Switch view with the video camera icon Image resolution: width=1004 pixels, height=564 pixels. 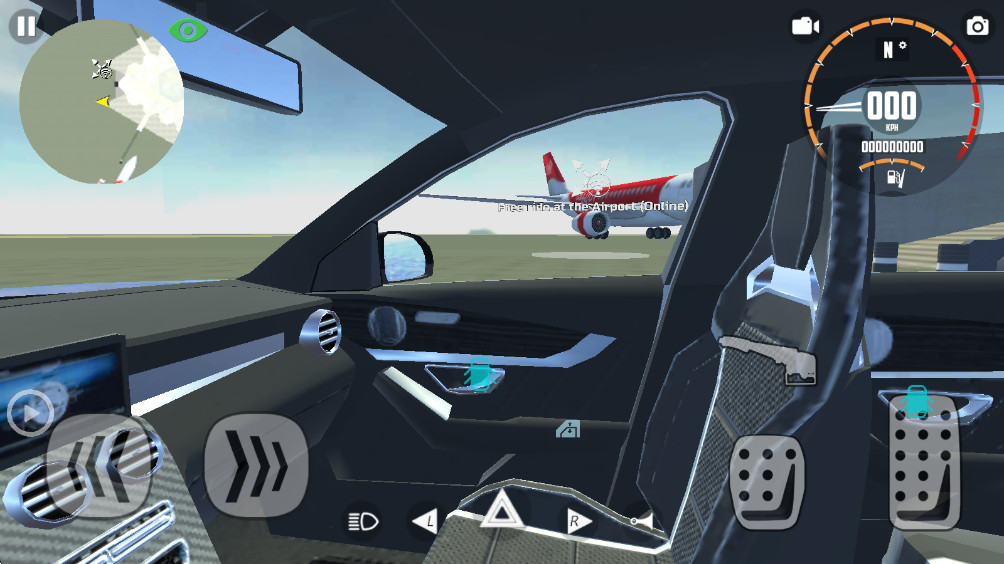click(805, 26)
